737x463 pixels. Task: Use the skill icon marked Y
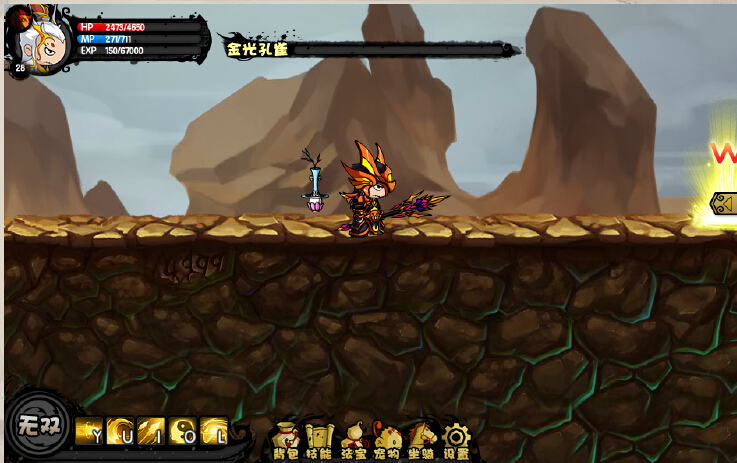click(89, 429)
